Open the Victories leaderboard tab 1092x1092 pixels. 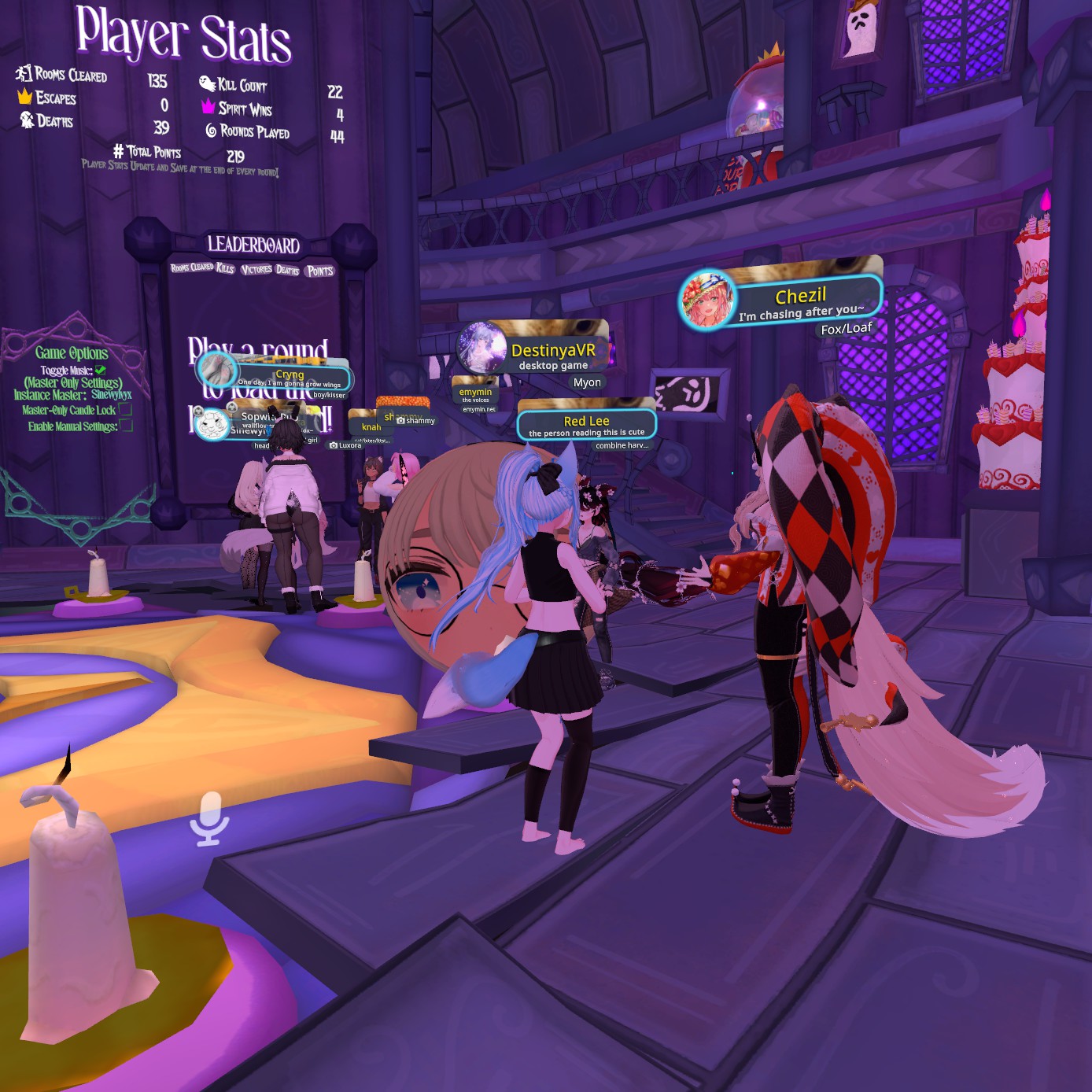[256, 269]
